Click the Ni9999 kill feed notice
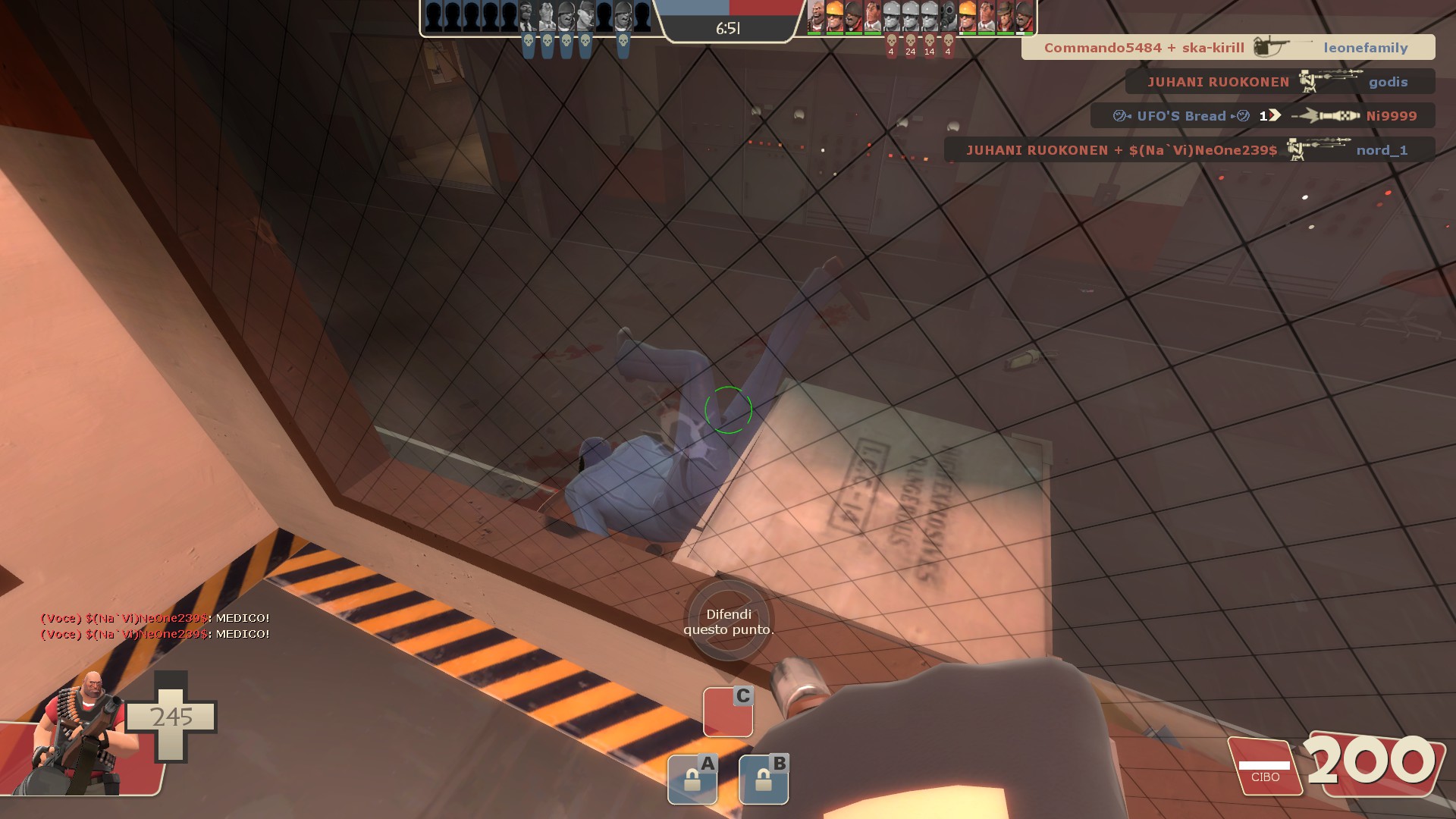This screenshot has height=819, width=1456. tap(1263, 116)
